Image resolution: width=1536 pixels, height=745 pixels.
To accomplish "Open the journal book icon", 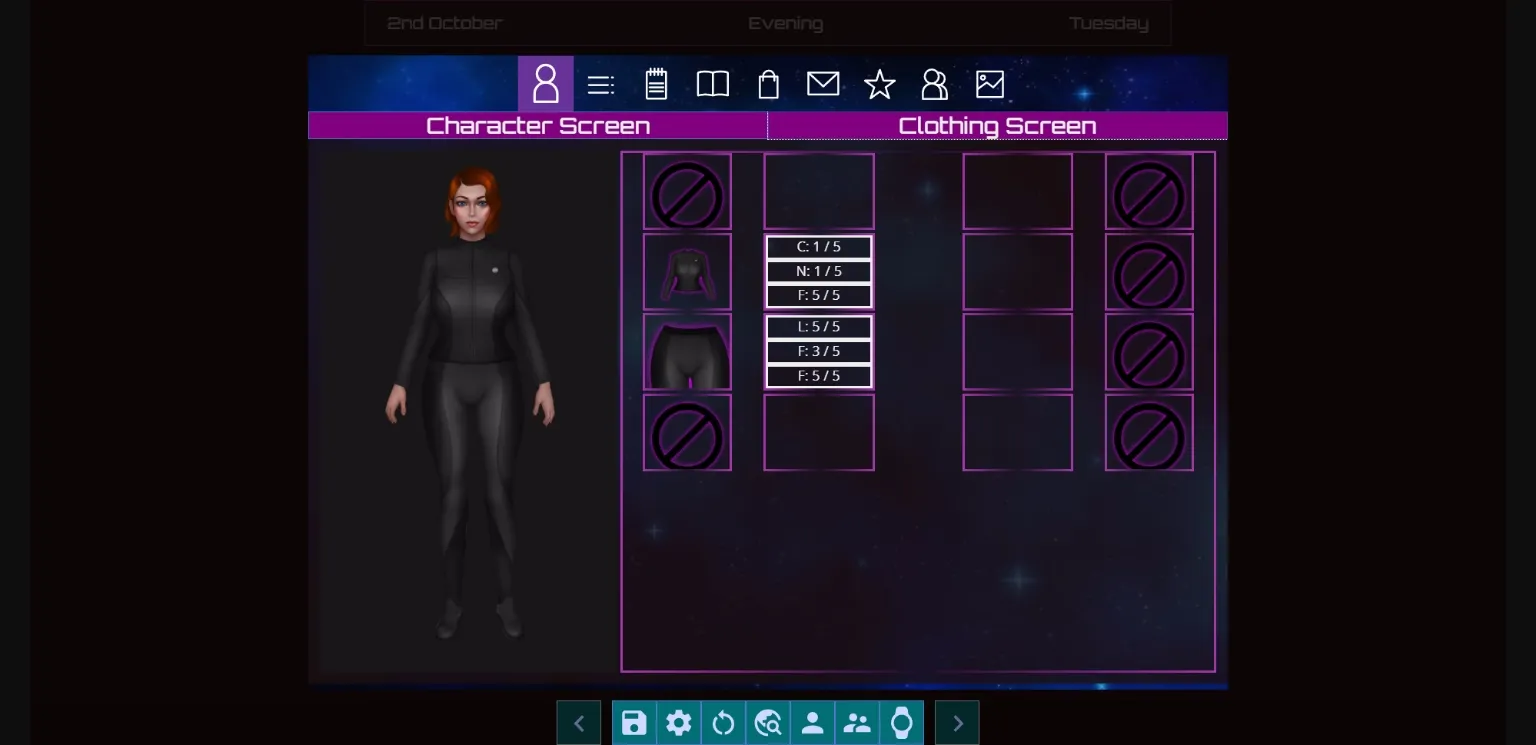I will [712, 84].
